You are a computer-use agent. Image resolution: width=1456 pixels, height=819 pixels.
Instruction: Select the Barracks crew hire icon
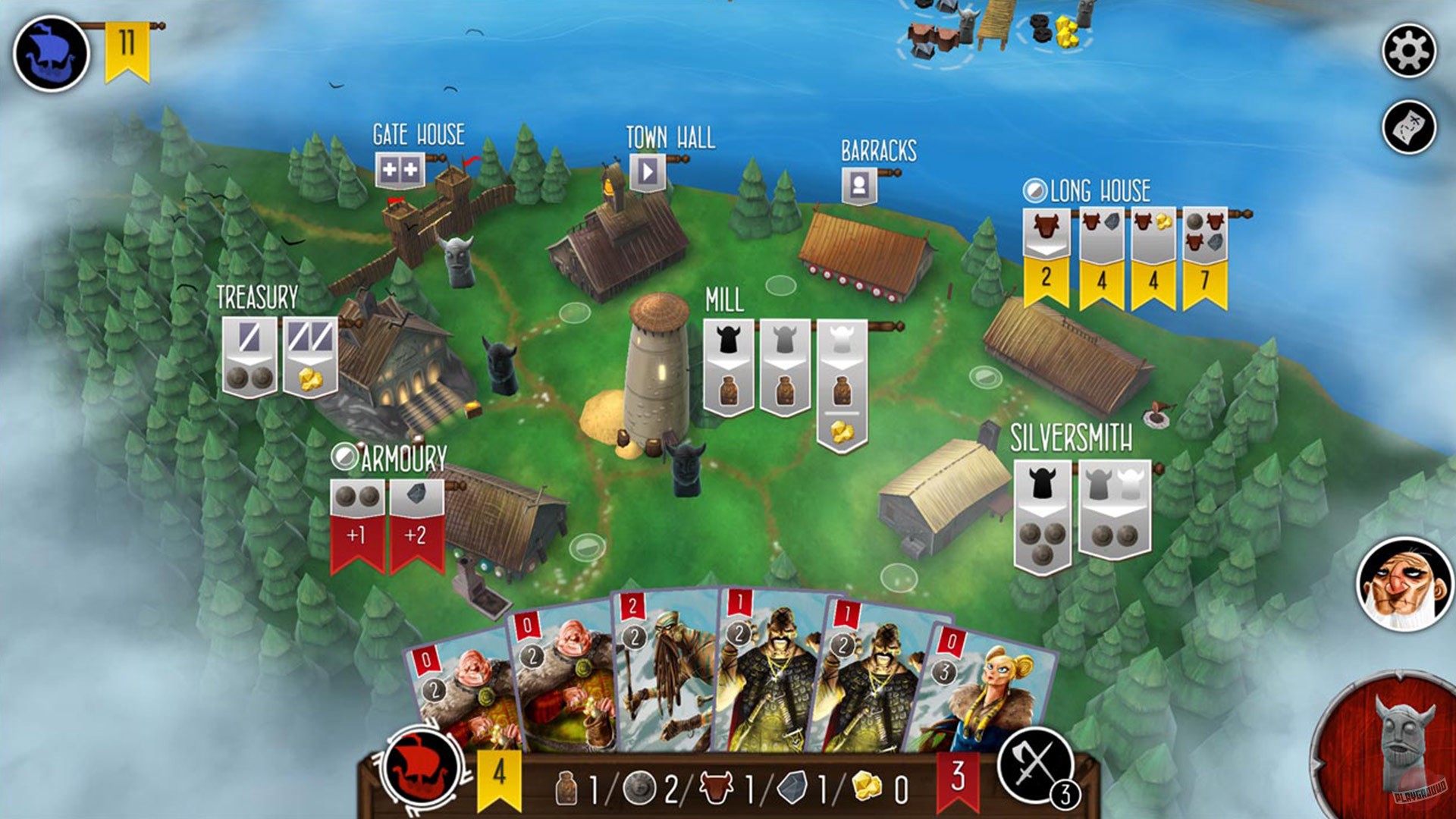(x=858, y=187)
